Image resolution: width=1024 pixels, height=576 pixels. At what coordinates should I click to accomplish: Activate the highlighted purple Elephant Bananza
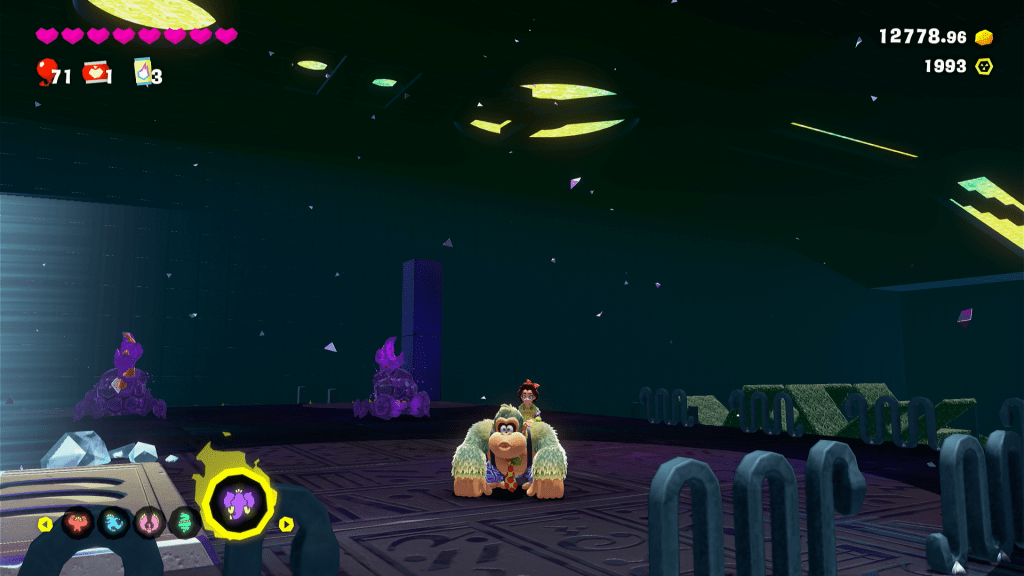236,503
